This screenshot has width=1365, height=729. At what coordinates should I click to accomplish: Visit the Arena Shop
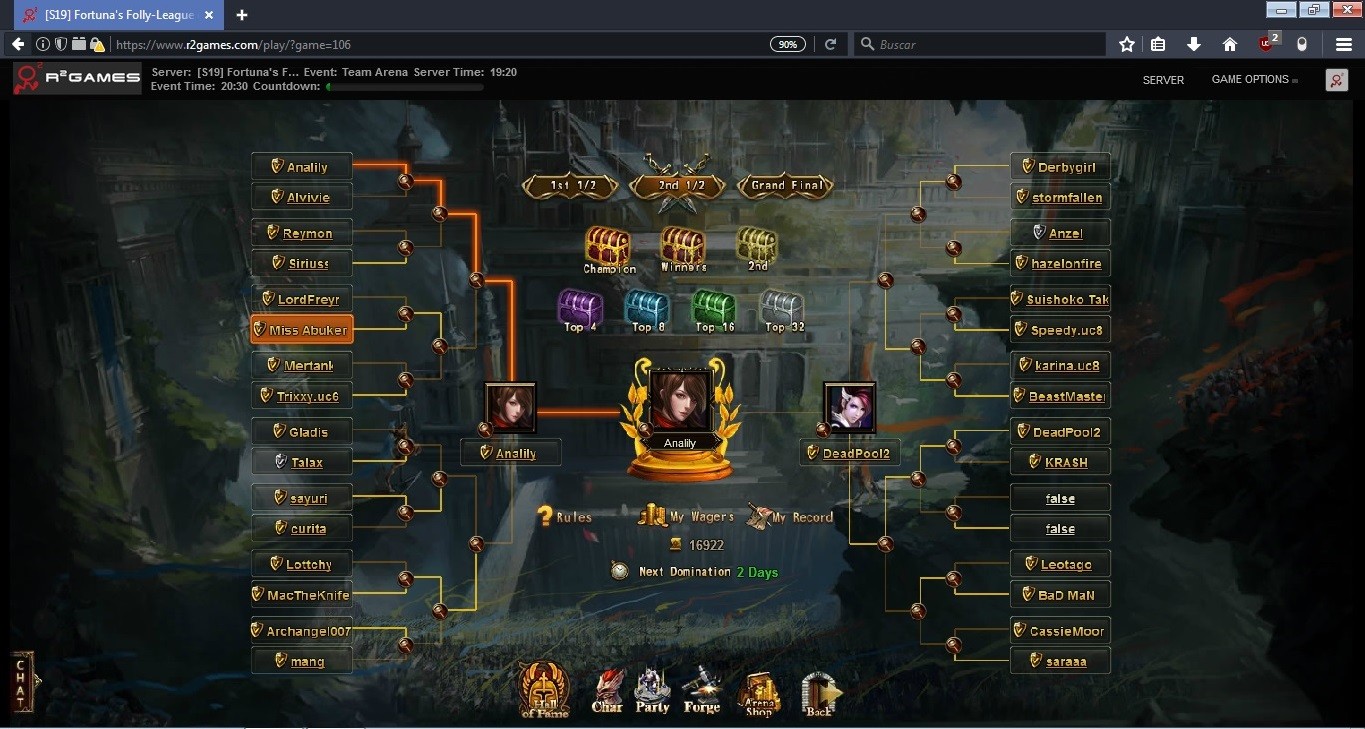759,693
